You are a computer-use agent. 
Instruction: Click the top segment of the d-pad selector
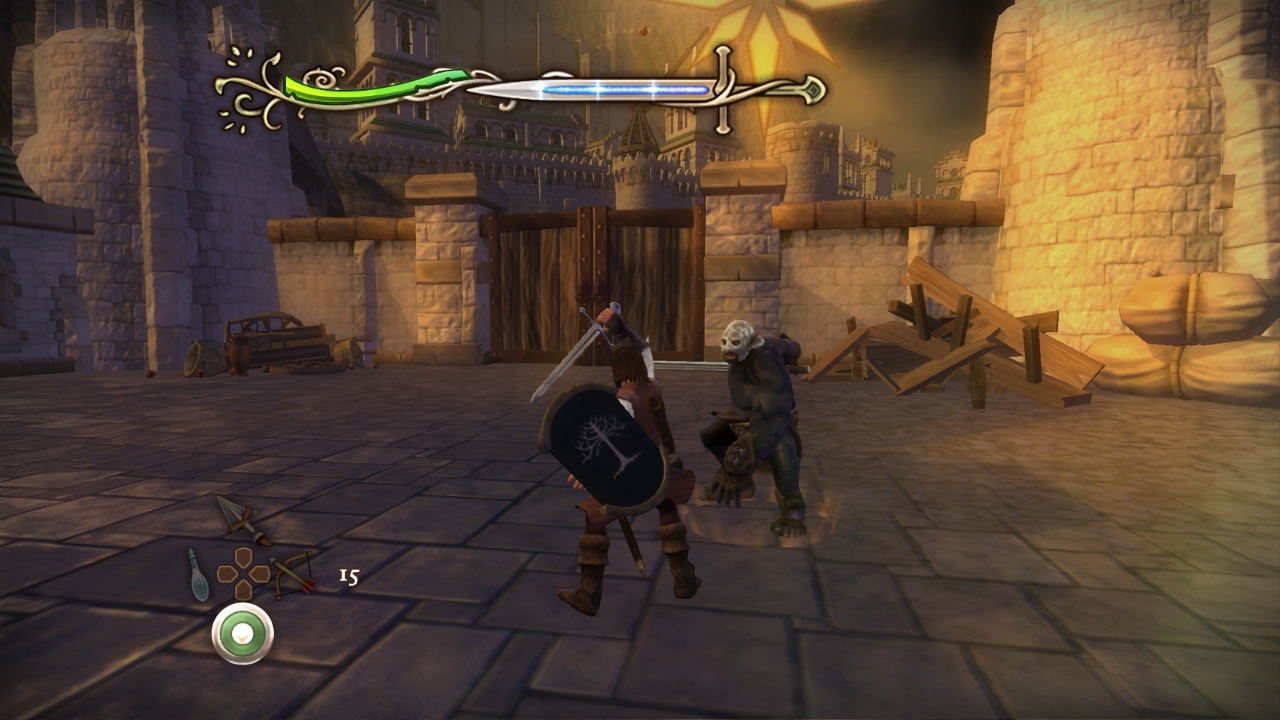[x=241, y=558]
